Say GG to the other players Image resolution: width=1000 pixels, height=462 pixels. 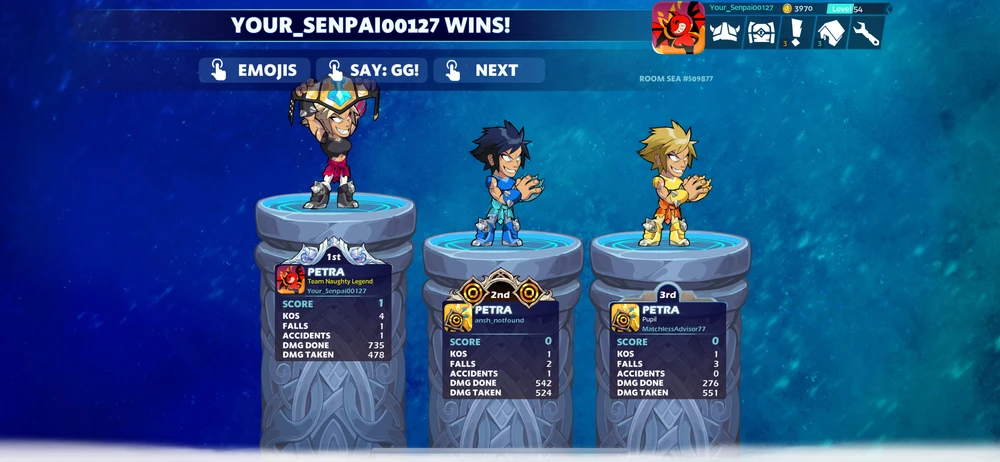tap(372, 70)
